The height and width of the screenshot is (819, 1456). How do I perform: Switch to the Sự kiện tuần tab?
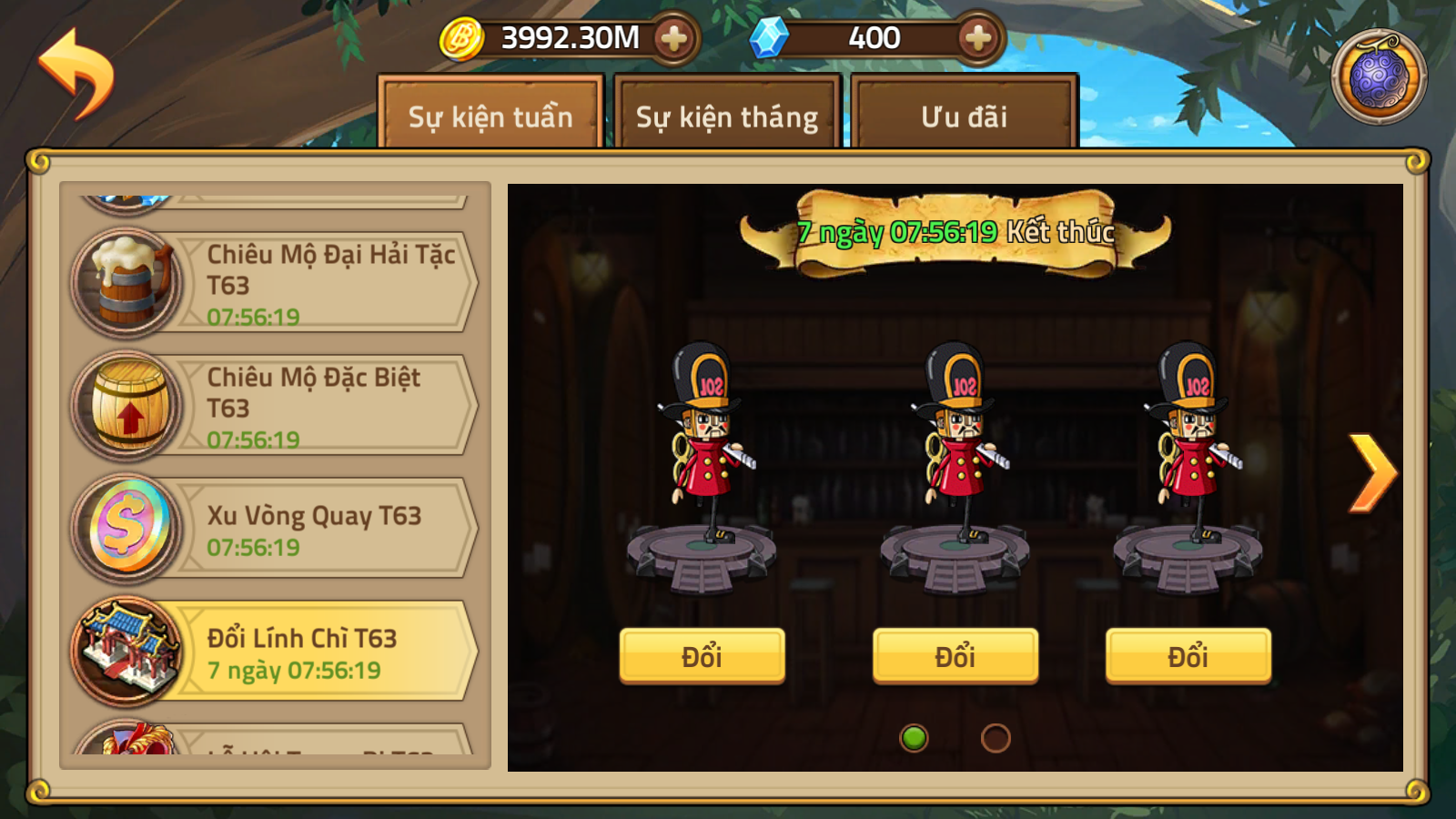[490, 116]
